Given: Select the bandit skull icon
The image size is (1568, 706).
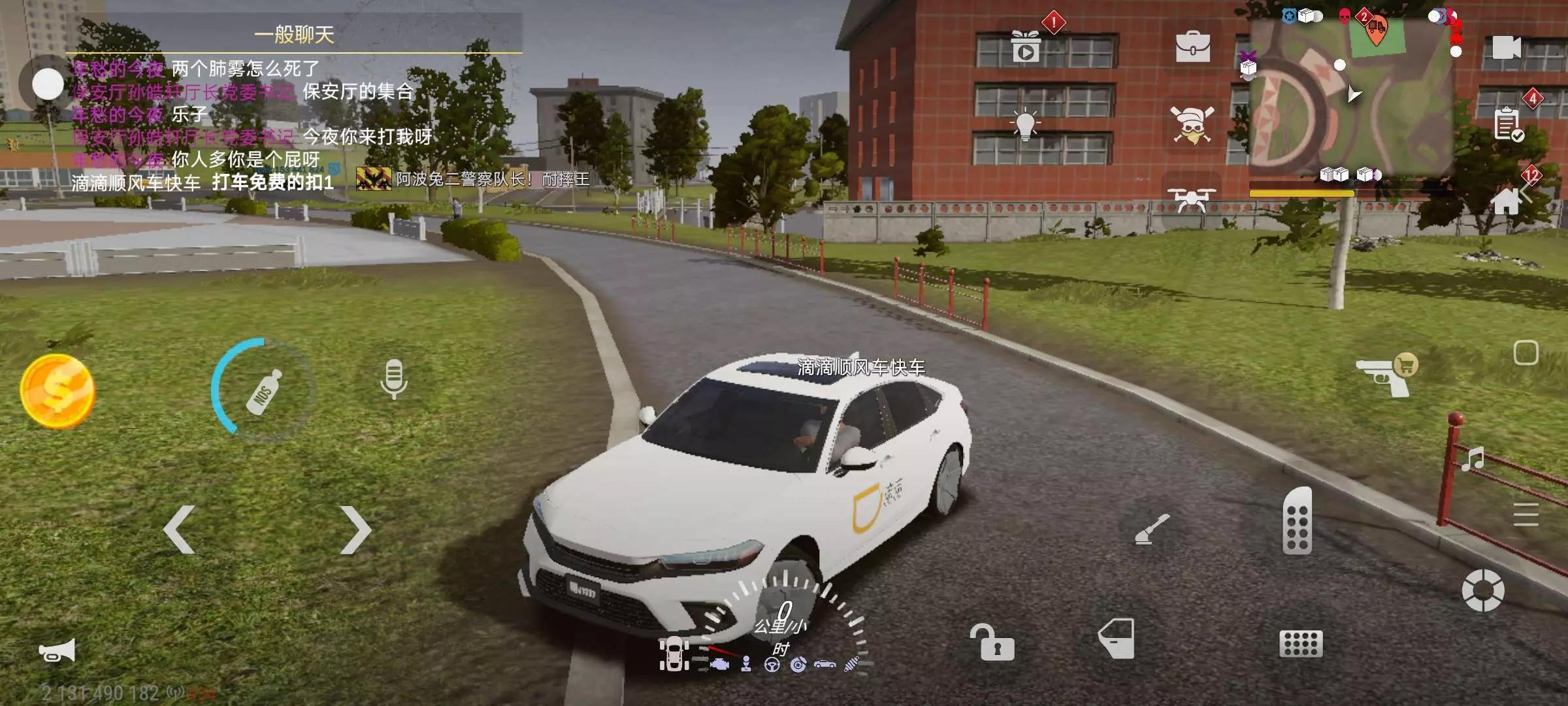Looking at the screenshot, I should pyautogui.click(x=1192, y=124).
